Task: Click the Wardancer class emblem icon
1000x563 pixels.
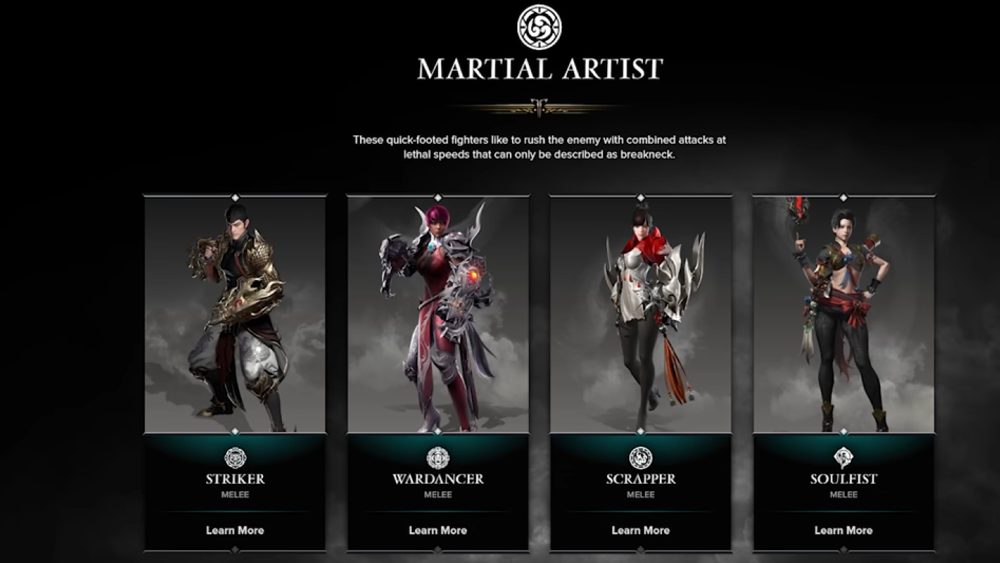Action: [438, 458]
